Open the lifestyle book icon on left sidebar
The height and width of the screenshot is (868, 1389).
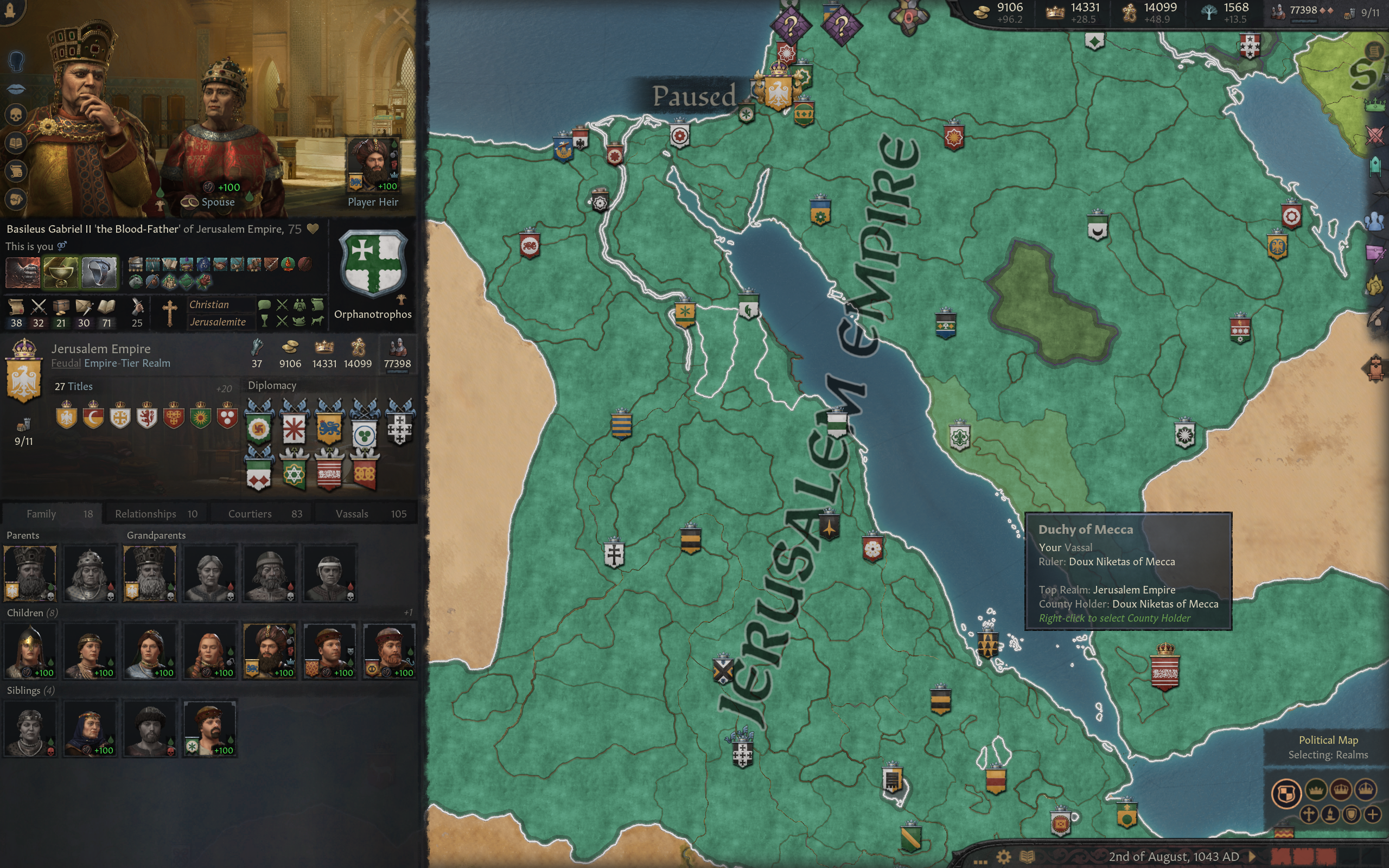pos(16,143)
